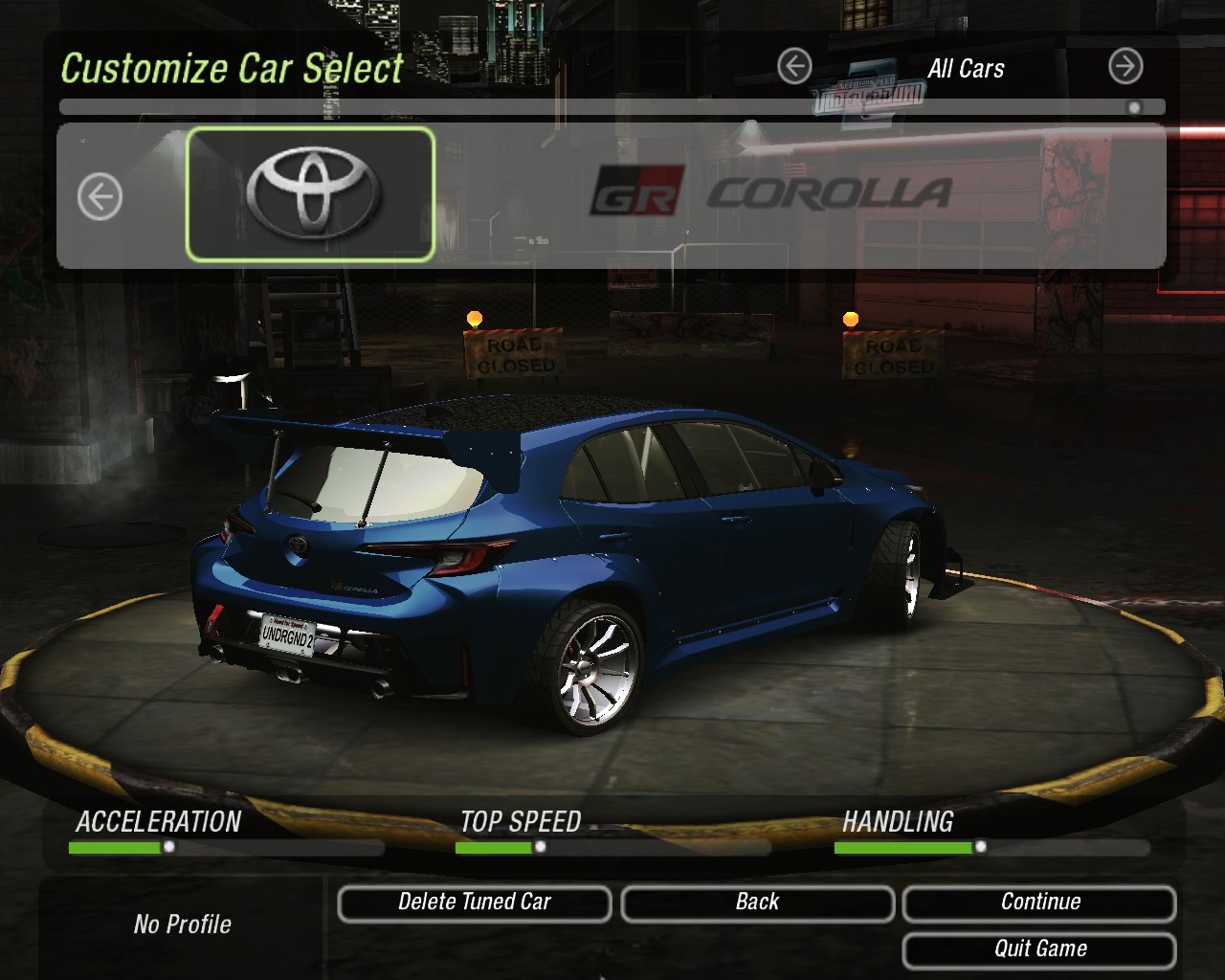
Task: Quit Game from the car select screen
Action: (x=1039, y=949)
